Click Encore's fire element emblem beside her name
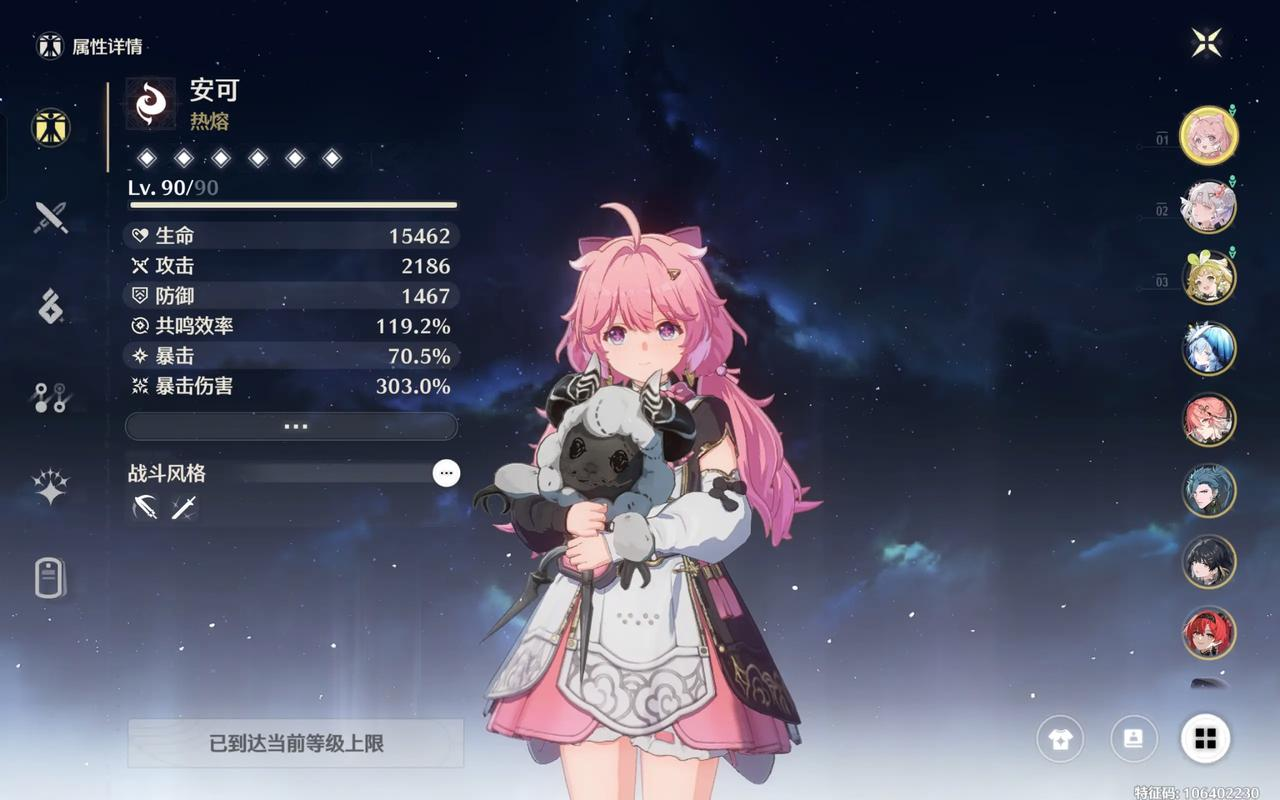Viewport: 1280px width, 800px height. pos(149,105)
